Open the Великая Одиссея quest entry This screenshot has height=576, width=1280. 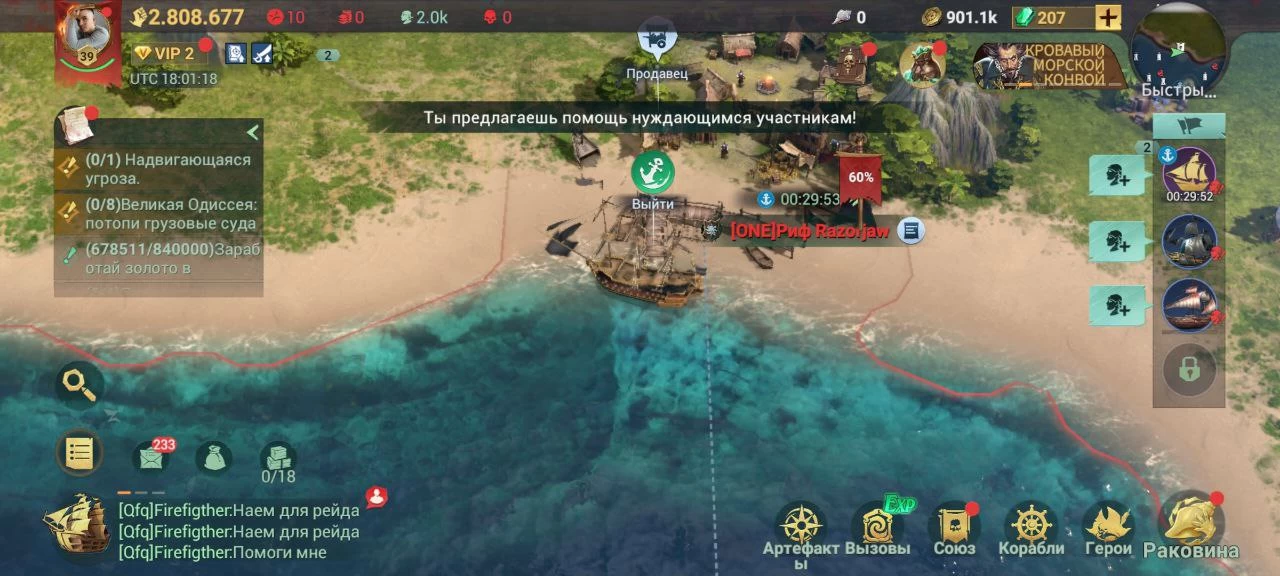point(160,213)
